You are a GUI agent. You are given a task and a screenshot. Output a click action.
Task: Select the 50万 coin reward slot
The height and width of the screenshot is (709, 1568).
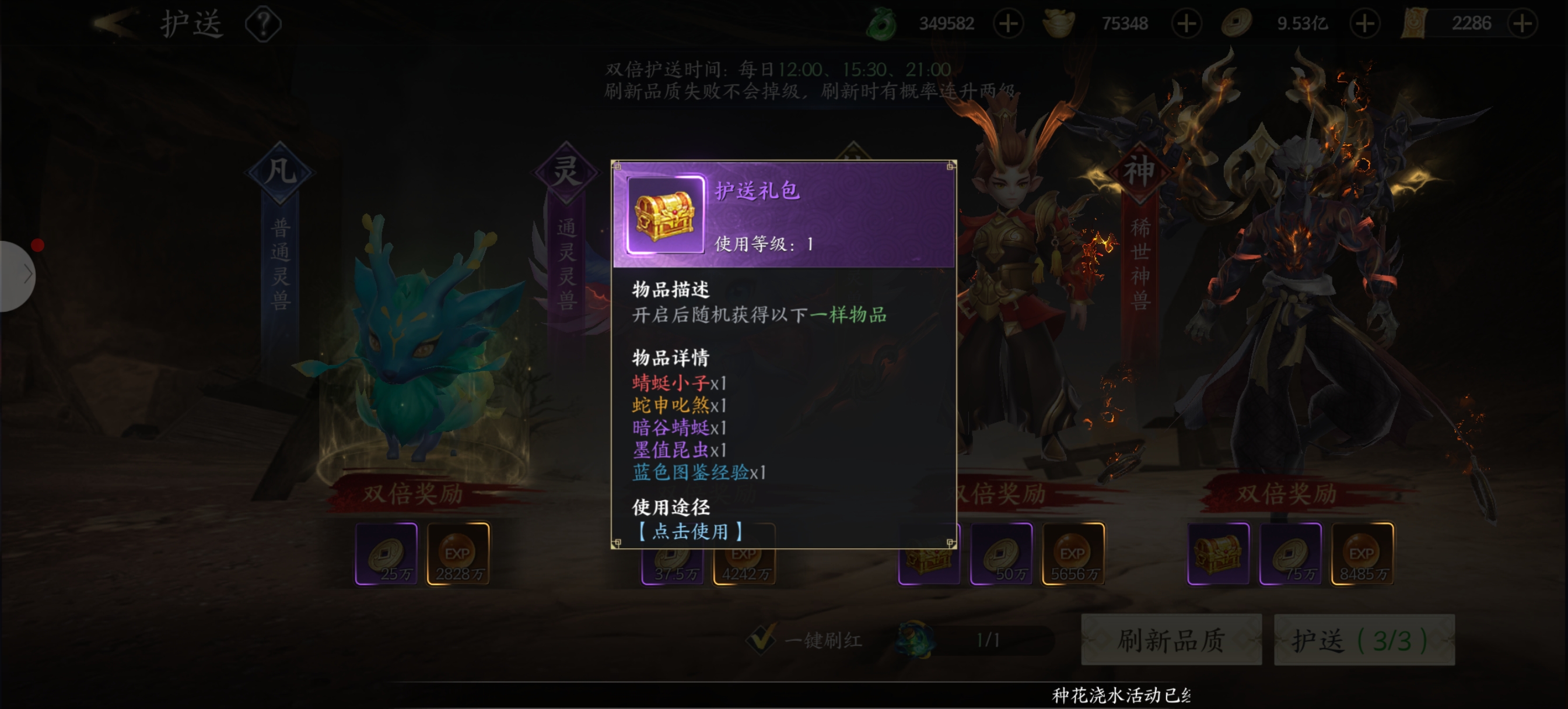1002,554
